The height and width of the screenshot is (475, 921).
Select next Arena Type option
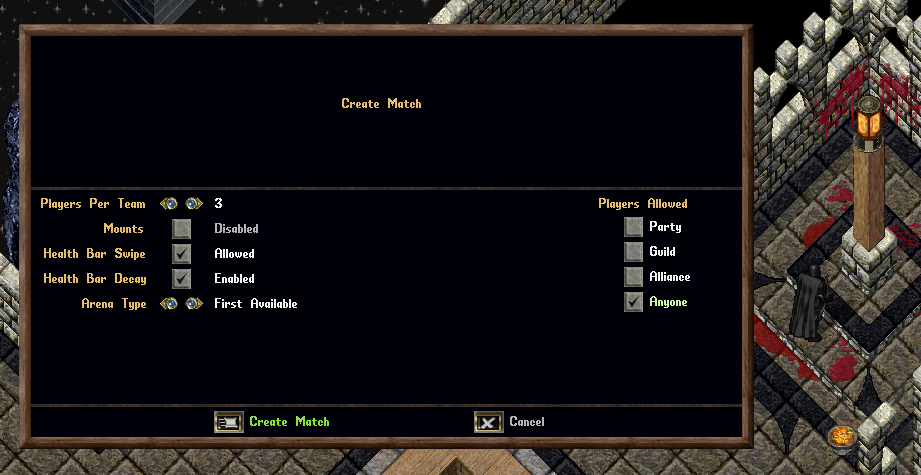(x=193, y=304)
